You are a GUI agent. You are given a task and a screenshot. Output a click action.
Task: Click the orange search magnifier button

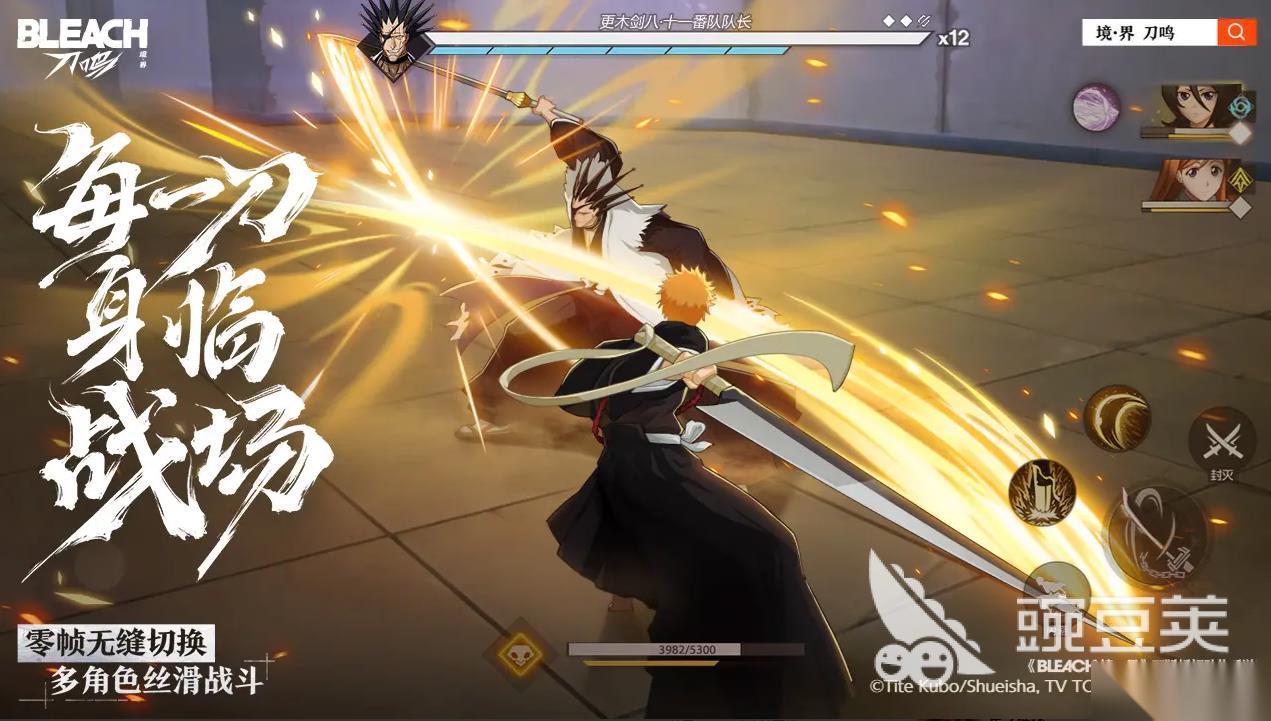(x=1236, y=33)
